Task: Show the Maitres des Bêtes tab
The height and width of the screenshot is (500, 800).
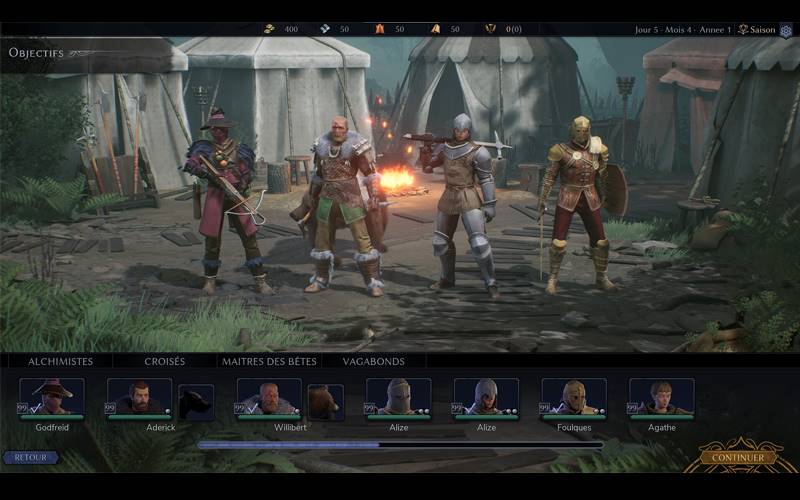Action: click(x=269, y=361)
